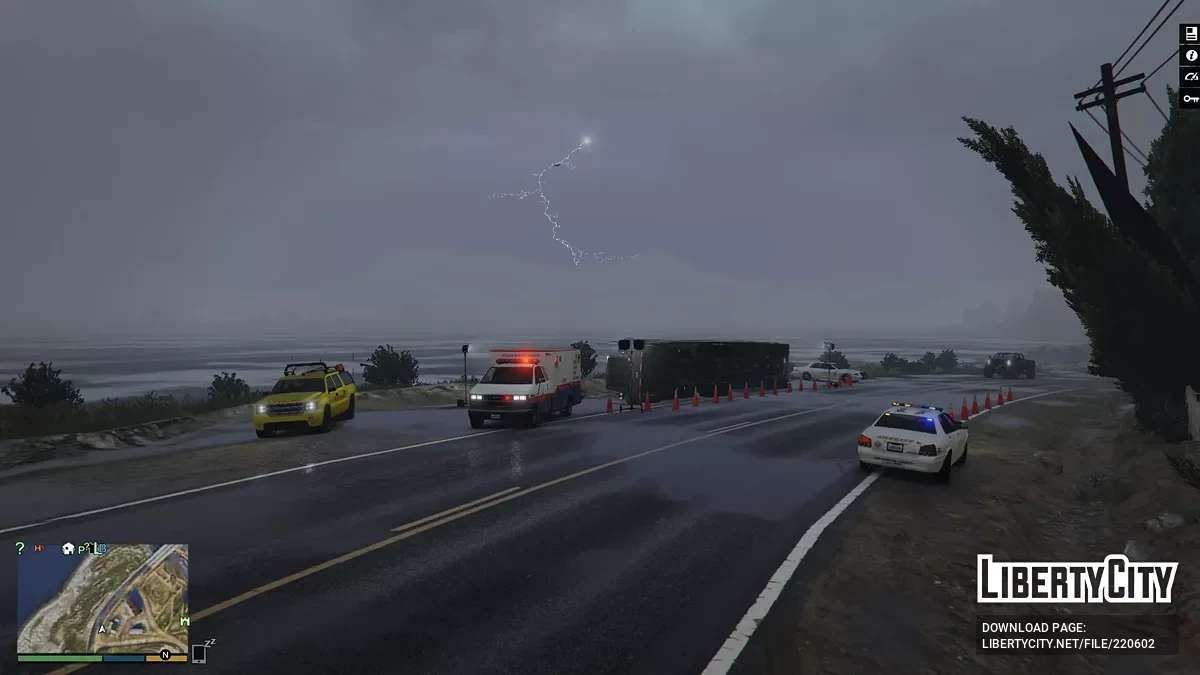Select the green question mark blip
Screen dimensions: 1200x675
point(20,548)
